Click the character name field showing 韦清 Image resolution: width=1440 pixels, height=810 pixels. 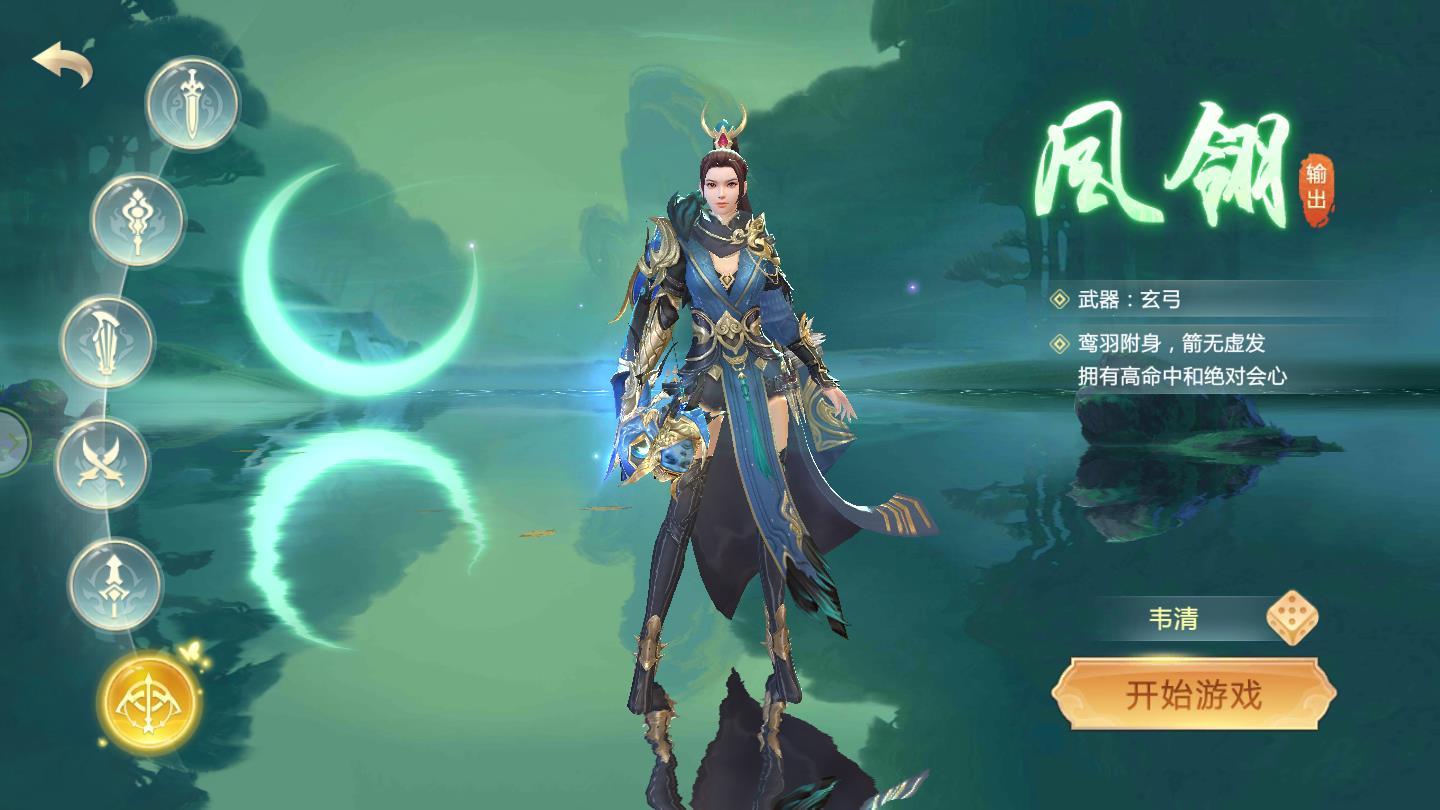[x=1175, y=619]
